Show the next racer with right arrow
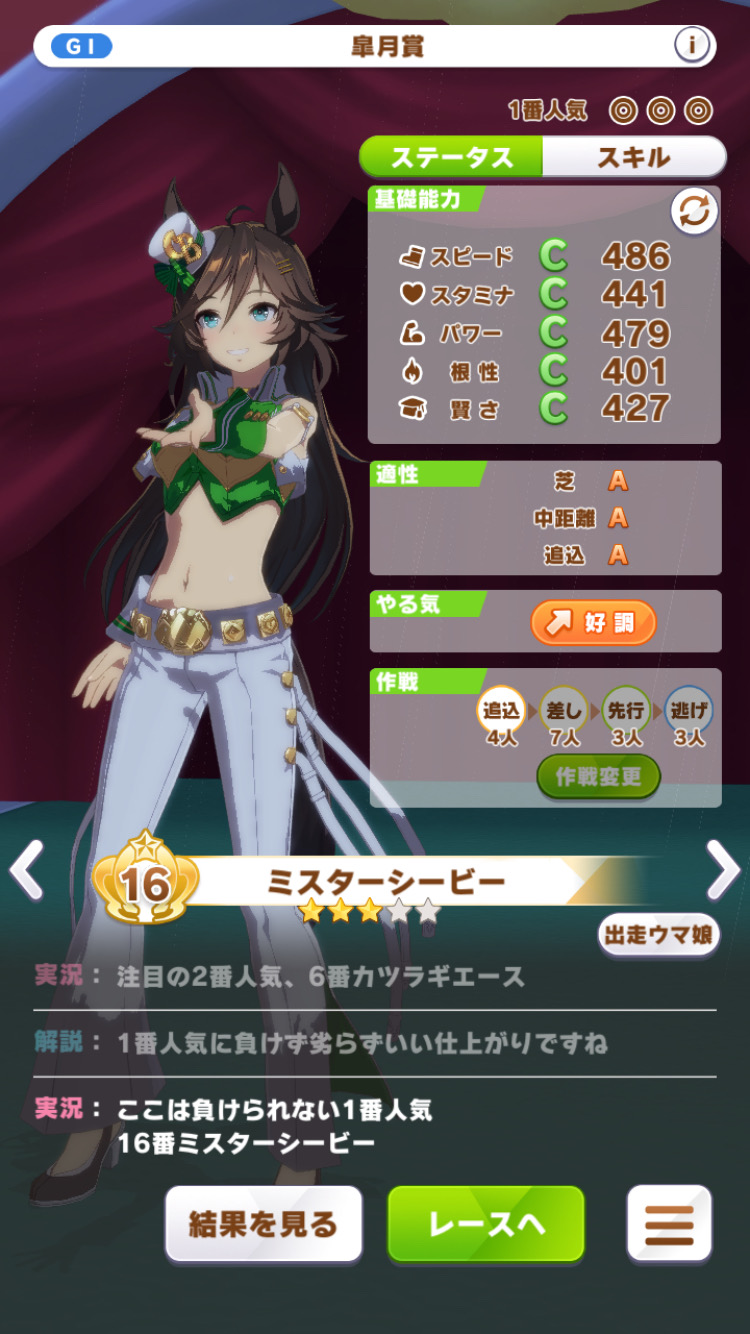The height and width of the screenshot is (1334, 750). 722,871
